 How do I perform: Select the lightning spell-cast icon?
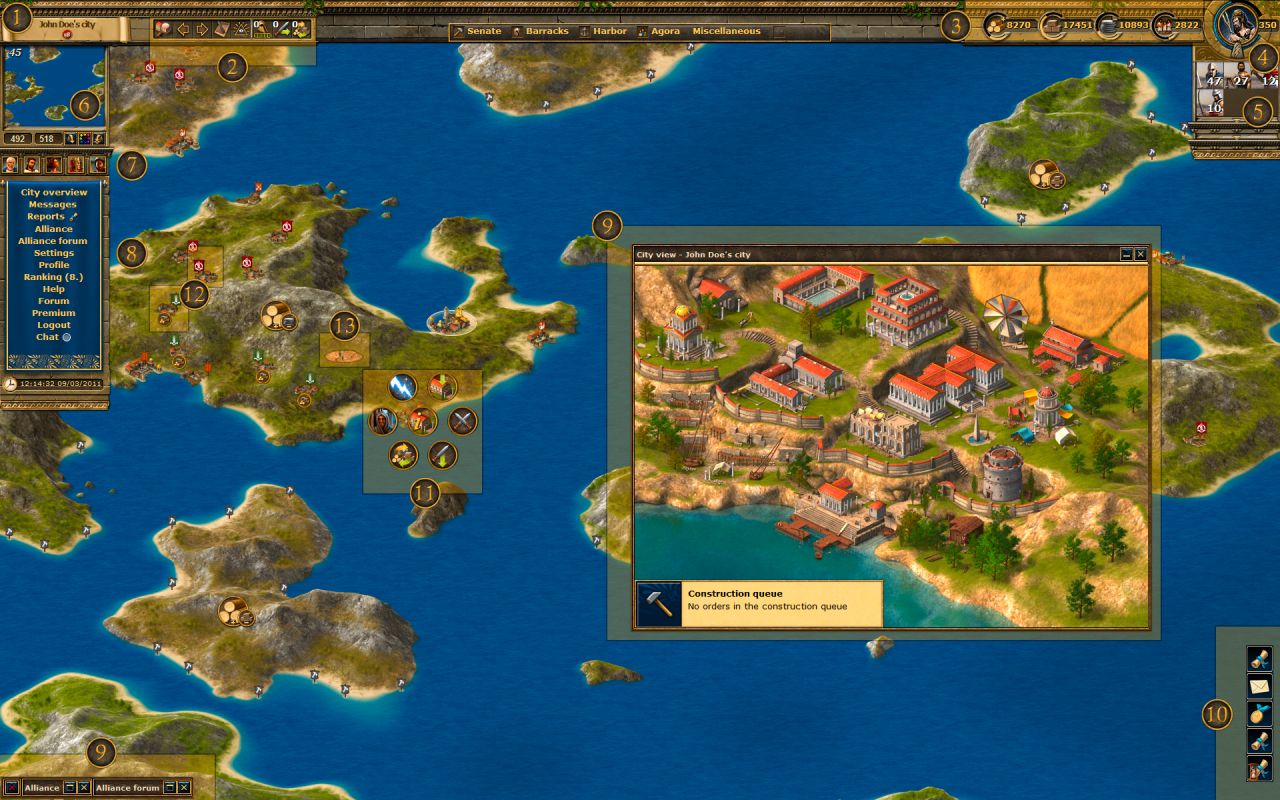click(400, 387)
